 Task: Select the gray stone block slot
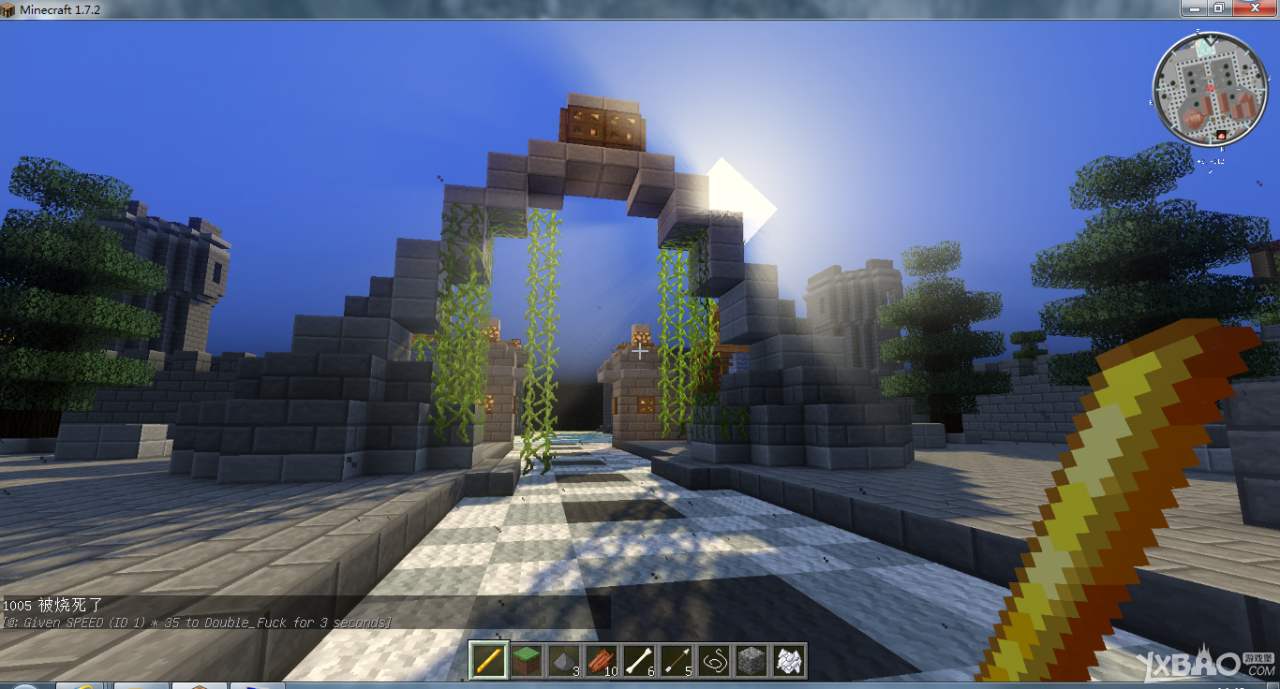(x=750, y=660)
